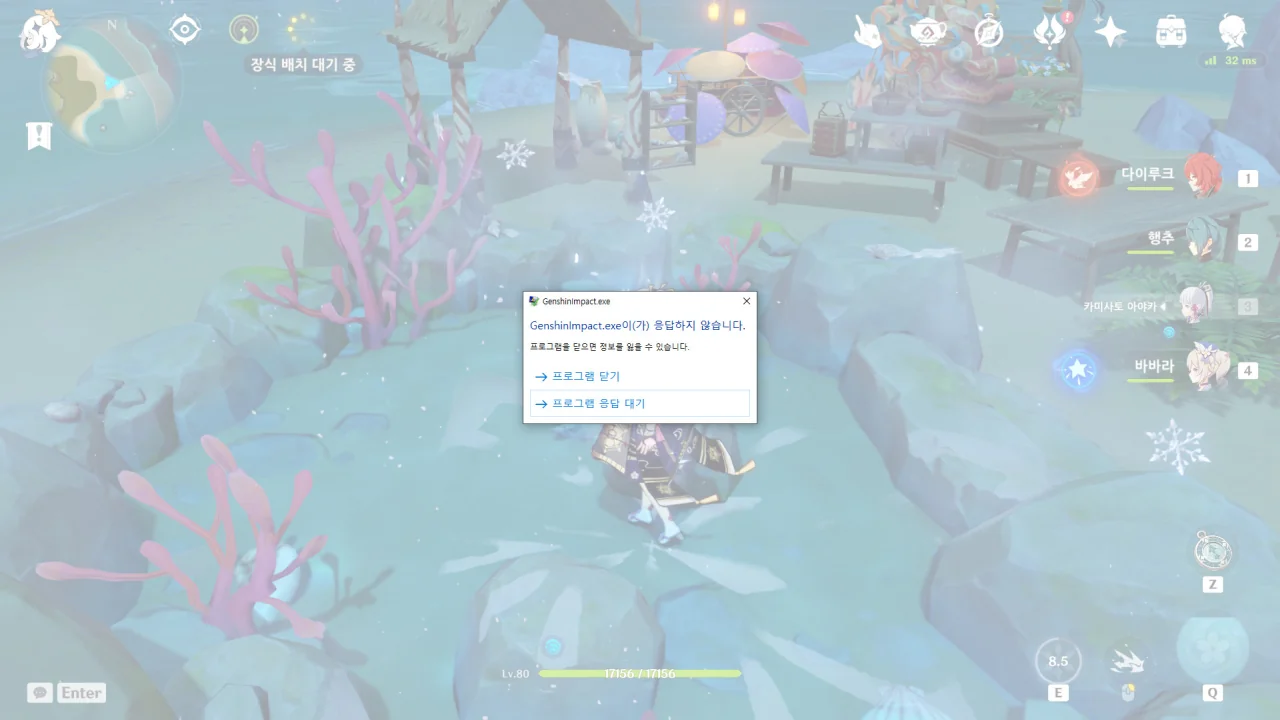This screenshot has height=720, width=1280.
Task: Open the notice flag icon on the left
Action: (38, 134)
